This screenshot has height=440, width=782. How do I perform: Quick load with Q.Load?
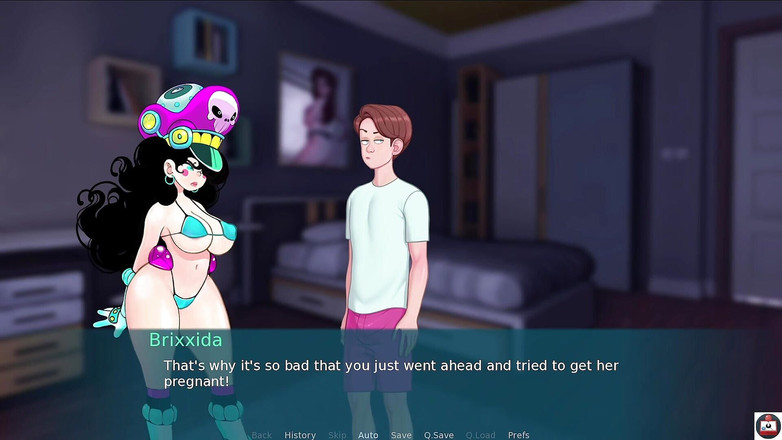pyautogui.click(x=480, y=435)
